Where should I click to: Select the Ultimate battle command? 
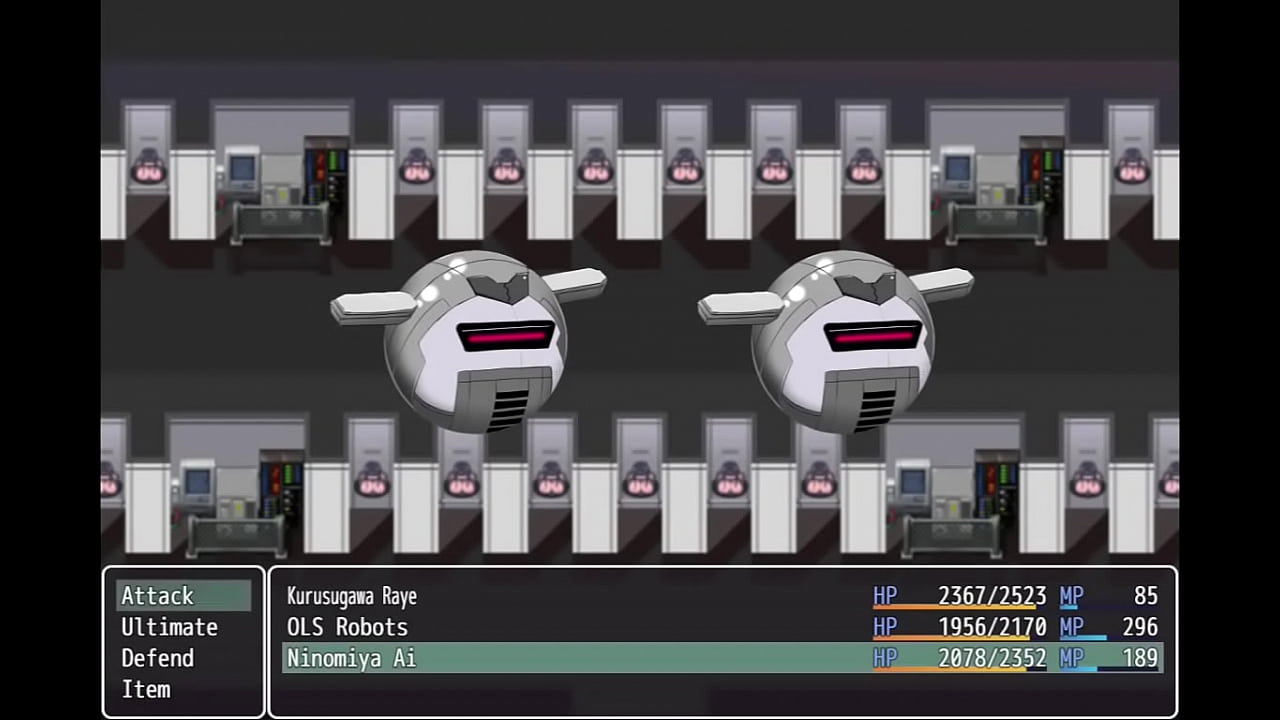point(169,627)
